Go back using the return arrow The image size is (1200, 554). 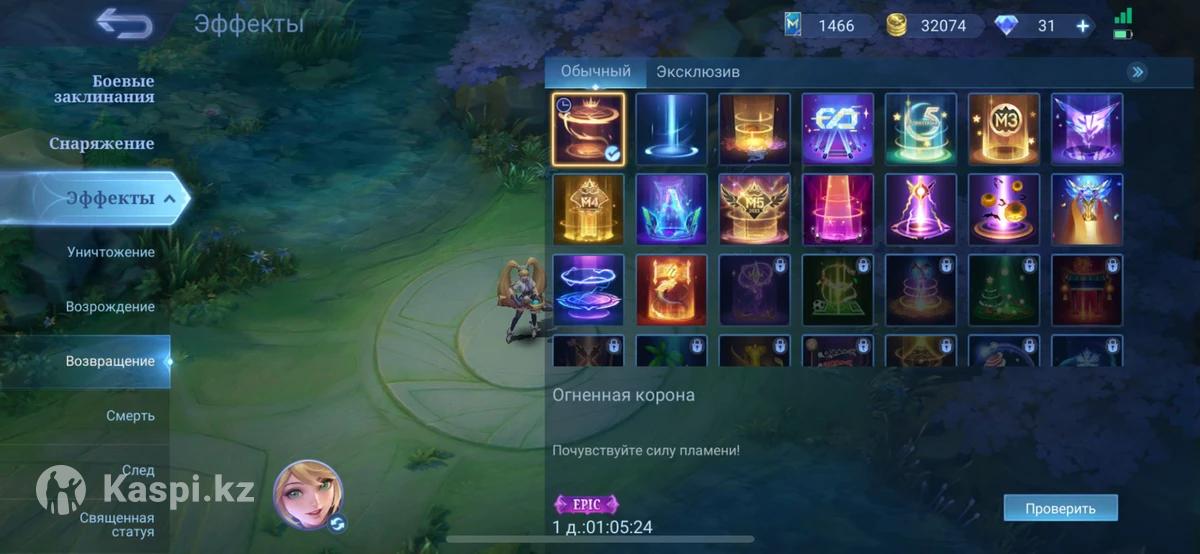(125, 23)
